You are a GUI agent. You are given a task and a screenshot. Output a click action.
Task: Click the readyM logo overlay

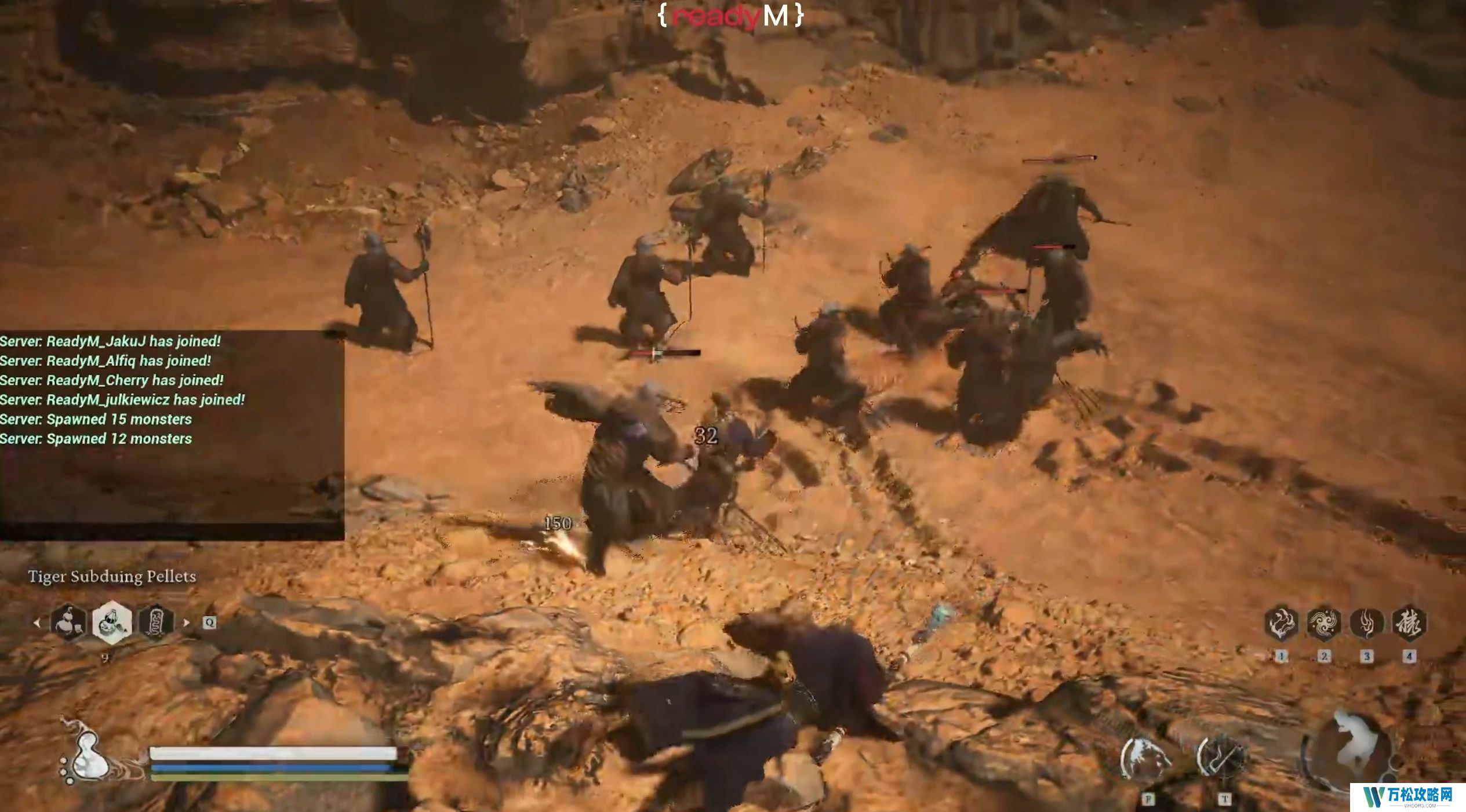730,16
